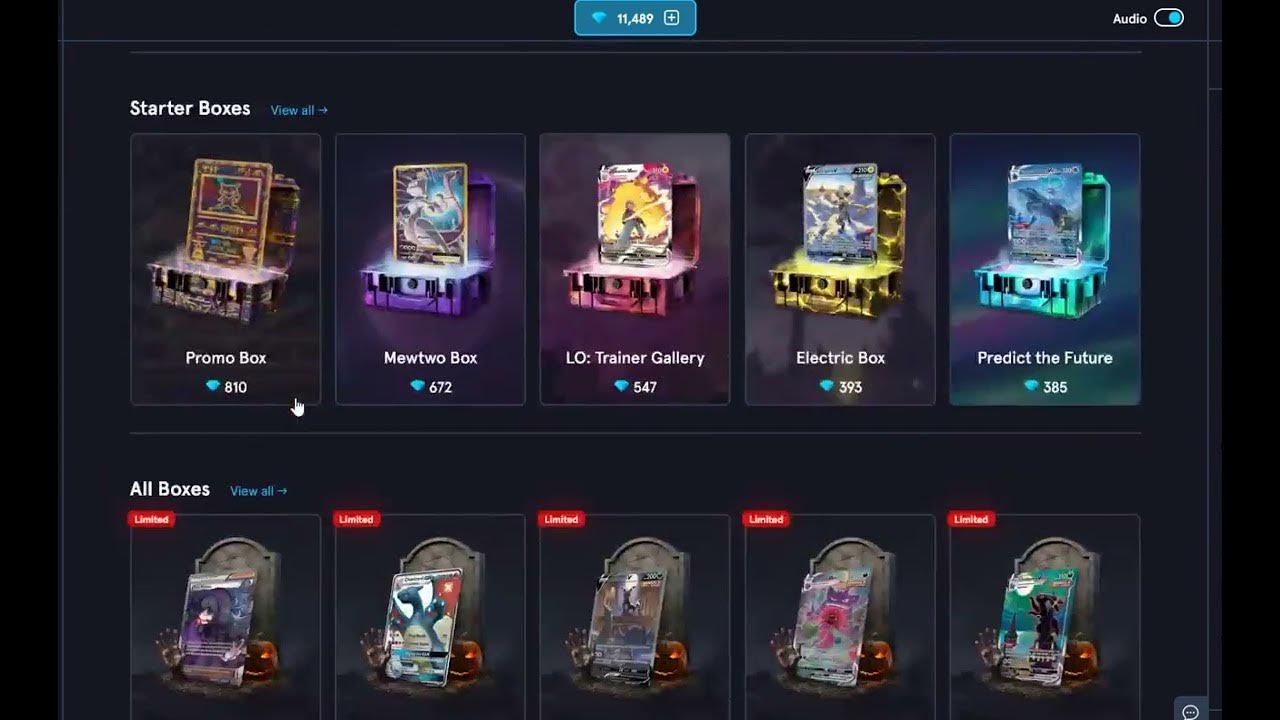This screenshot has height=720, width=1280.
Task: Click the Limited badge on the last box
Action: [x=970, y=519]
